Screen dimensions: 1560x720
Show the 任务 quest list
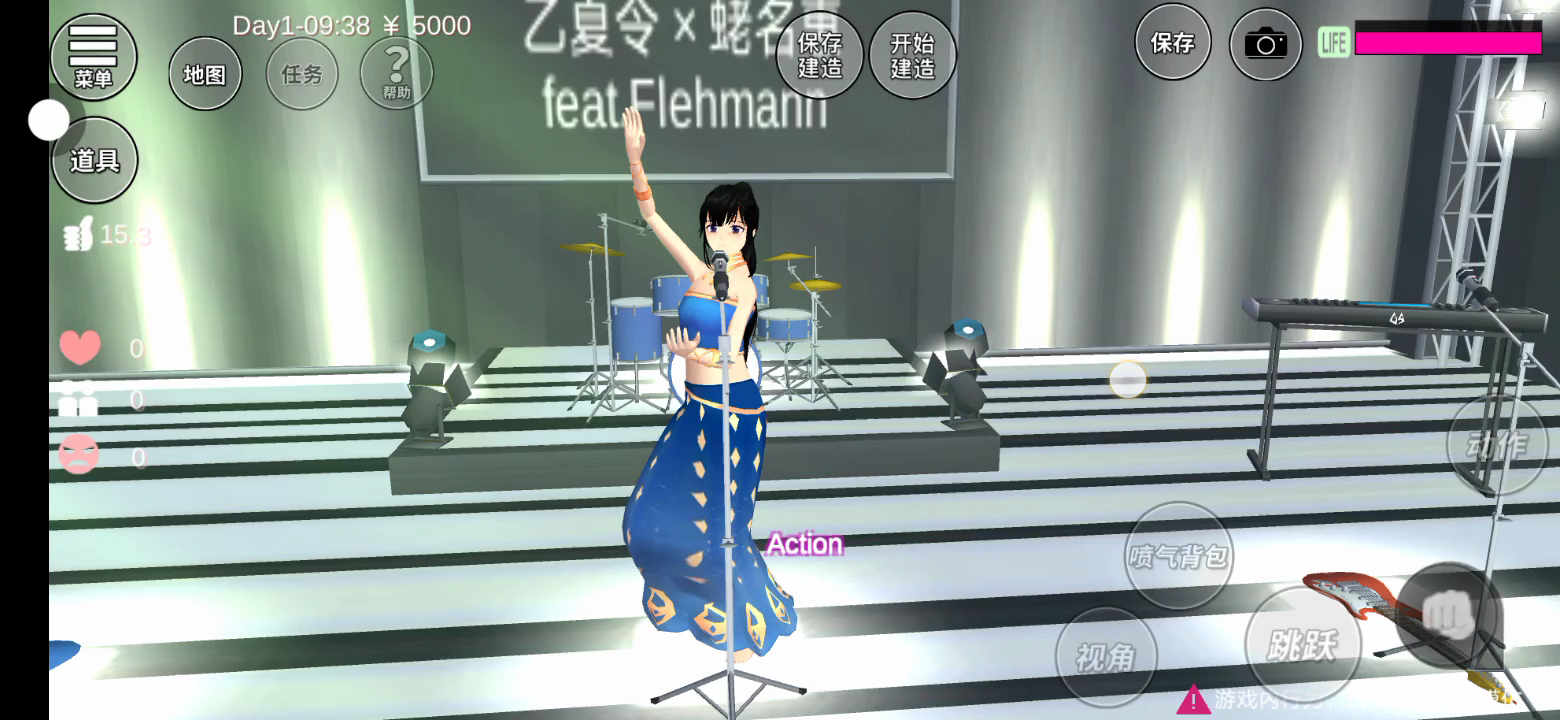point(302,74)
